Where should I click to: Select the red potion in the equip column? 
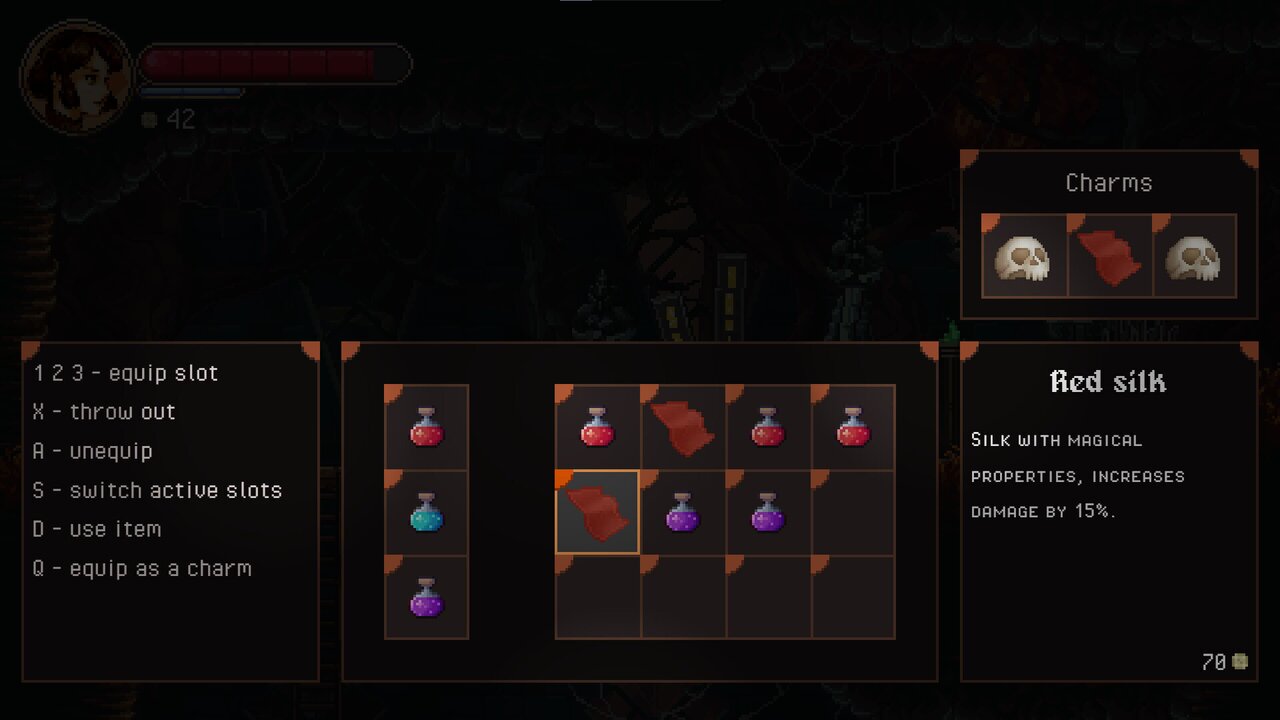[x=426, y=428]
